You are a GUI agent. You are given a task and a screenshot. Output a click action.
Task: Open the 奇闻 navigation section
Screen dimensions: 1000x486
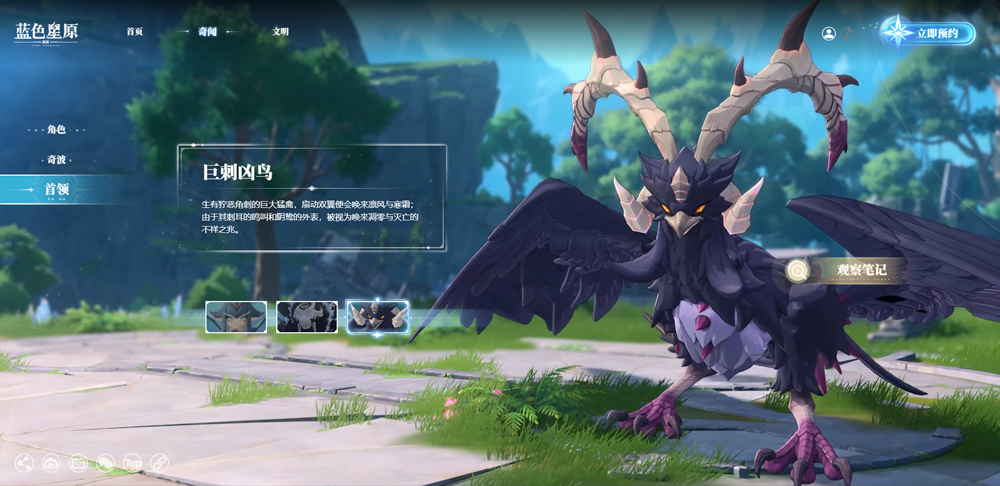[x=207, y=32]
